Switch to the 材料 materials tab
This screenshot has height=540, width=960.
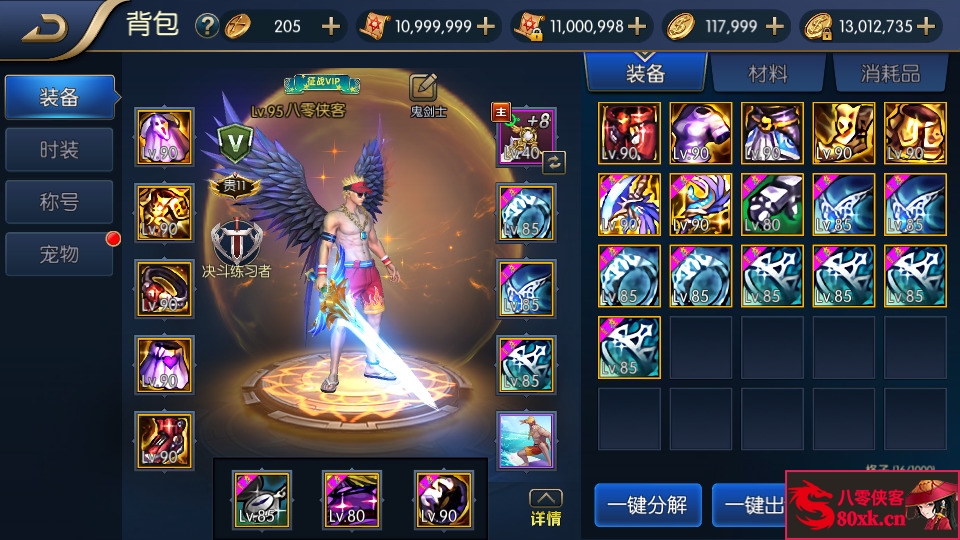pos(768,73)
